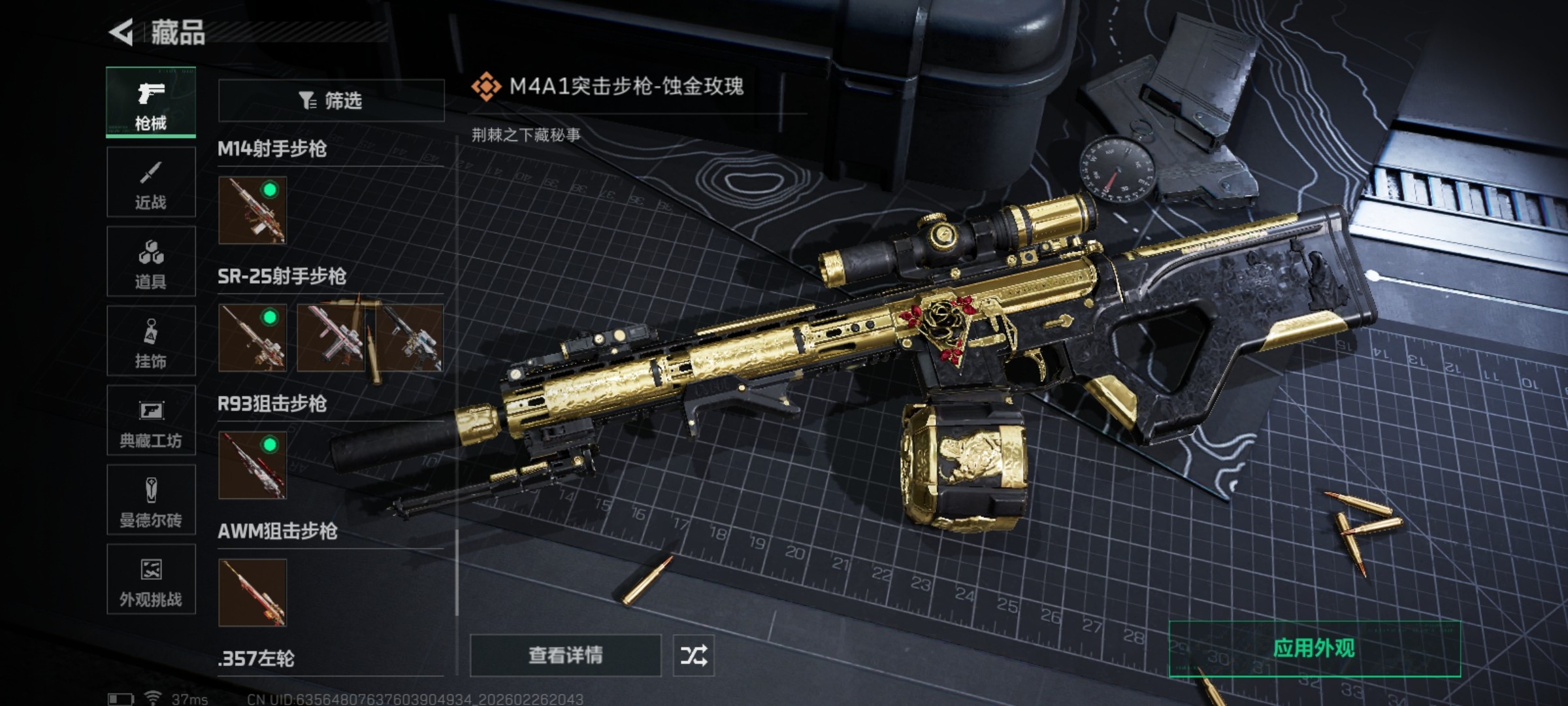Choose the middle SR-25射手步枪 skin thumbnail
Image resolution: width=1568 pixels, height=706 pixels.
coord(332,338)
